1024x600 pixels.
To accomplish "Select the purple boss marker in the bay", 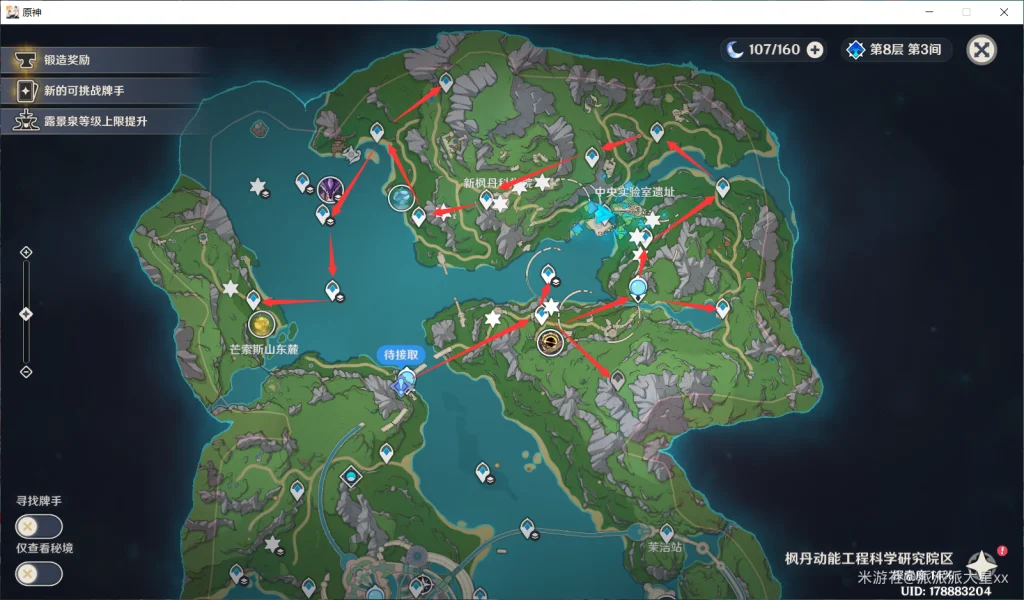I will coord(331,188).
